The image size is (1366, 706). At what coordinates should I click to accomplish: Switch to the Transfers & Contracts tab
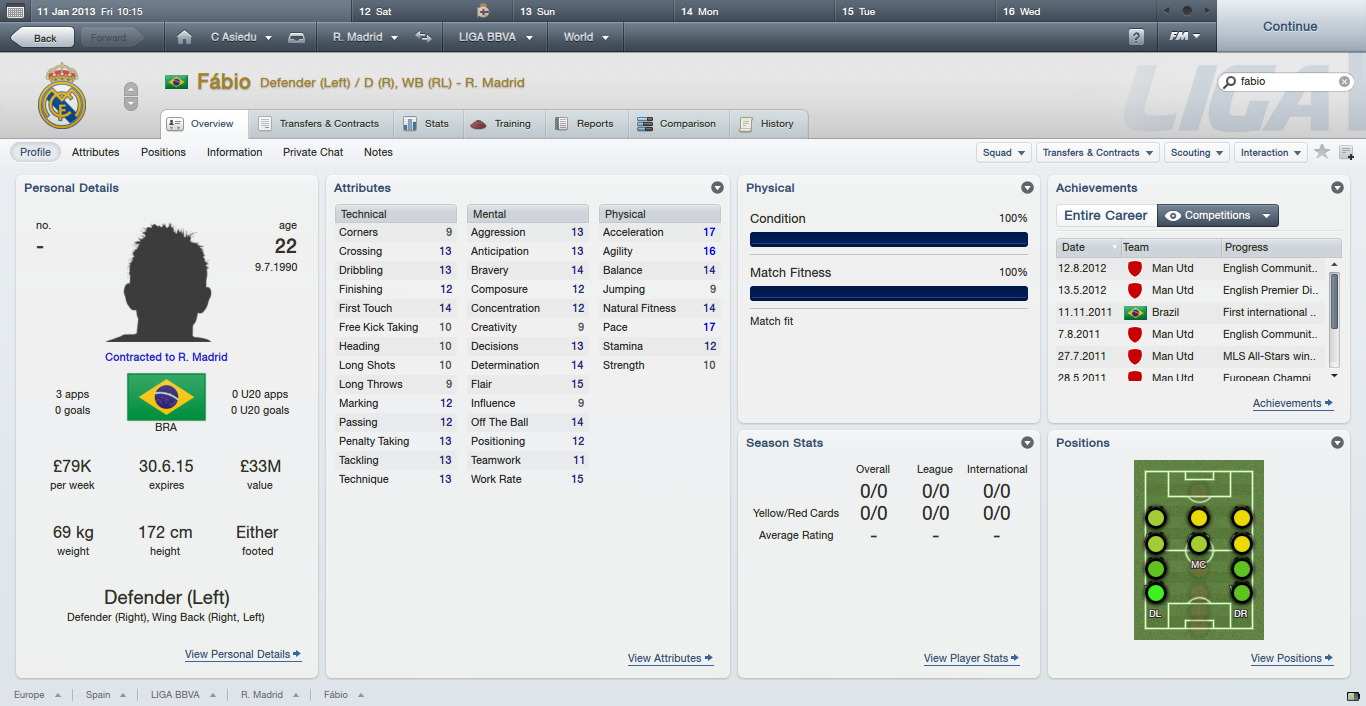coord(319,124)
